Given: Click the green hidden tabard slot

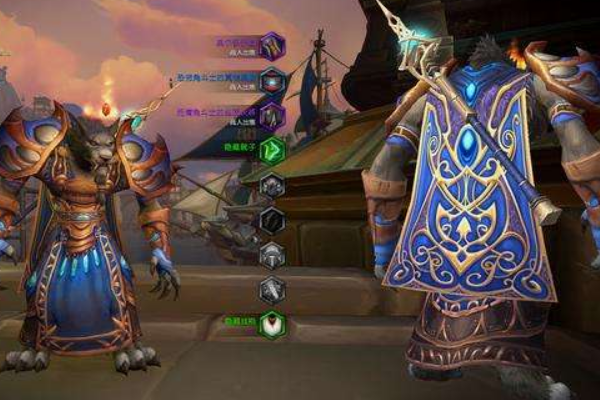Looking at the screenshot, I should (272, 325).
